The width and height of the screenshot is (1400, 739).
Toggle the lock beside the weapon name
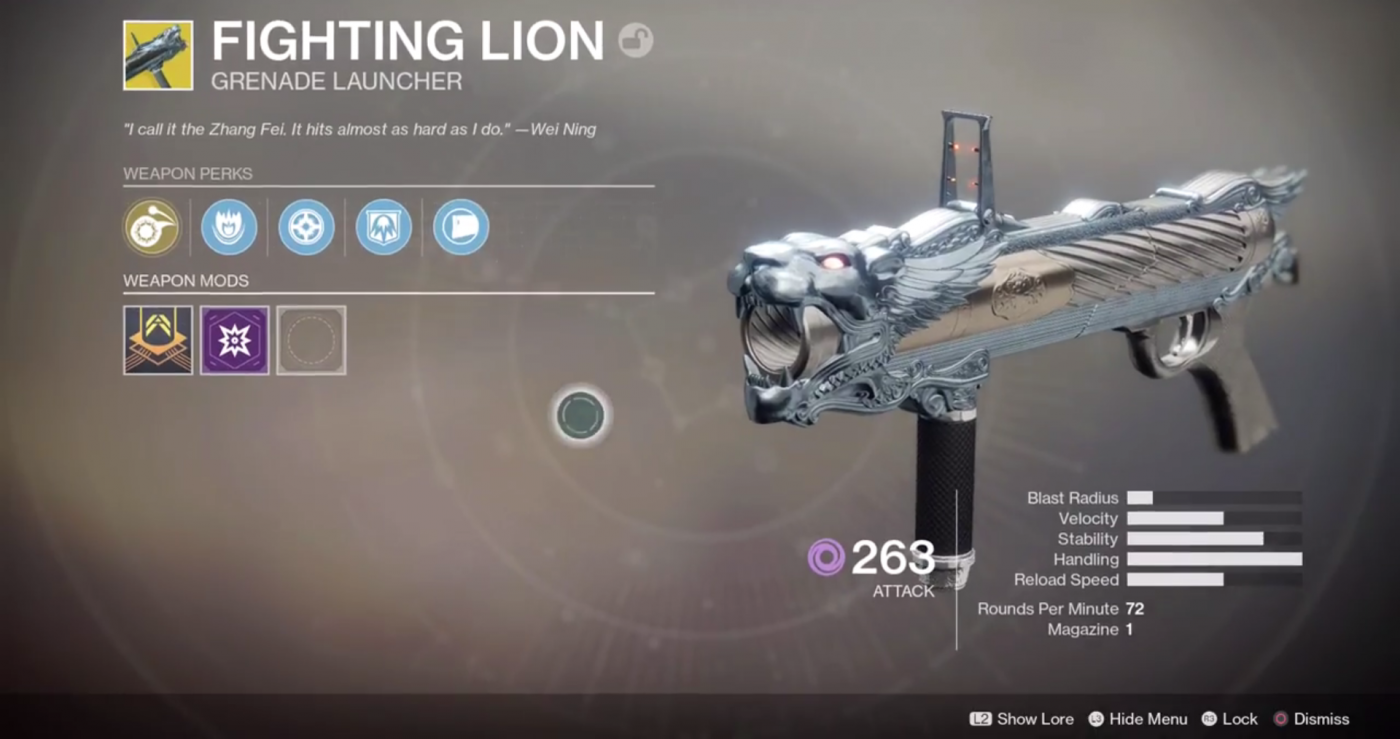click(x=637, y=41)
